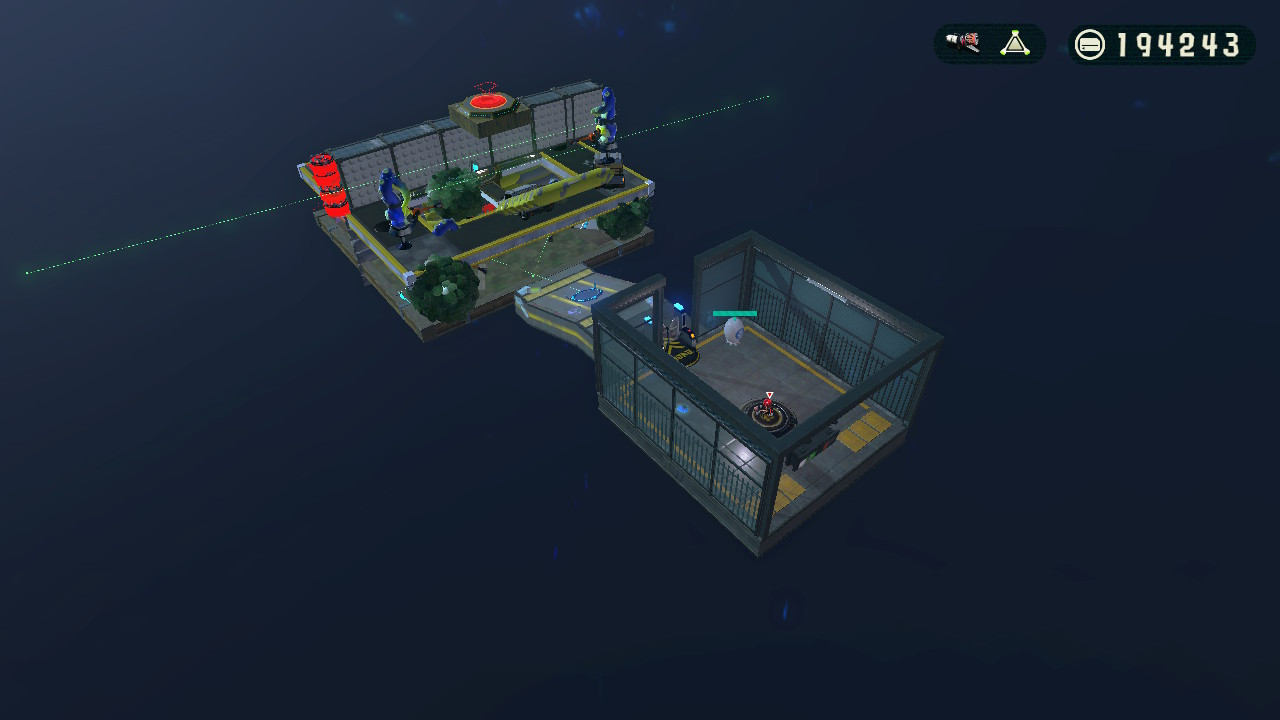1280x720 pixels.
Task: Select the Power Eggs counter reading 194243
Action: 1180,44
